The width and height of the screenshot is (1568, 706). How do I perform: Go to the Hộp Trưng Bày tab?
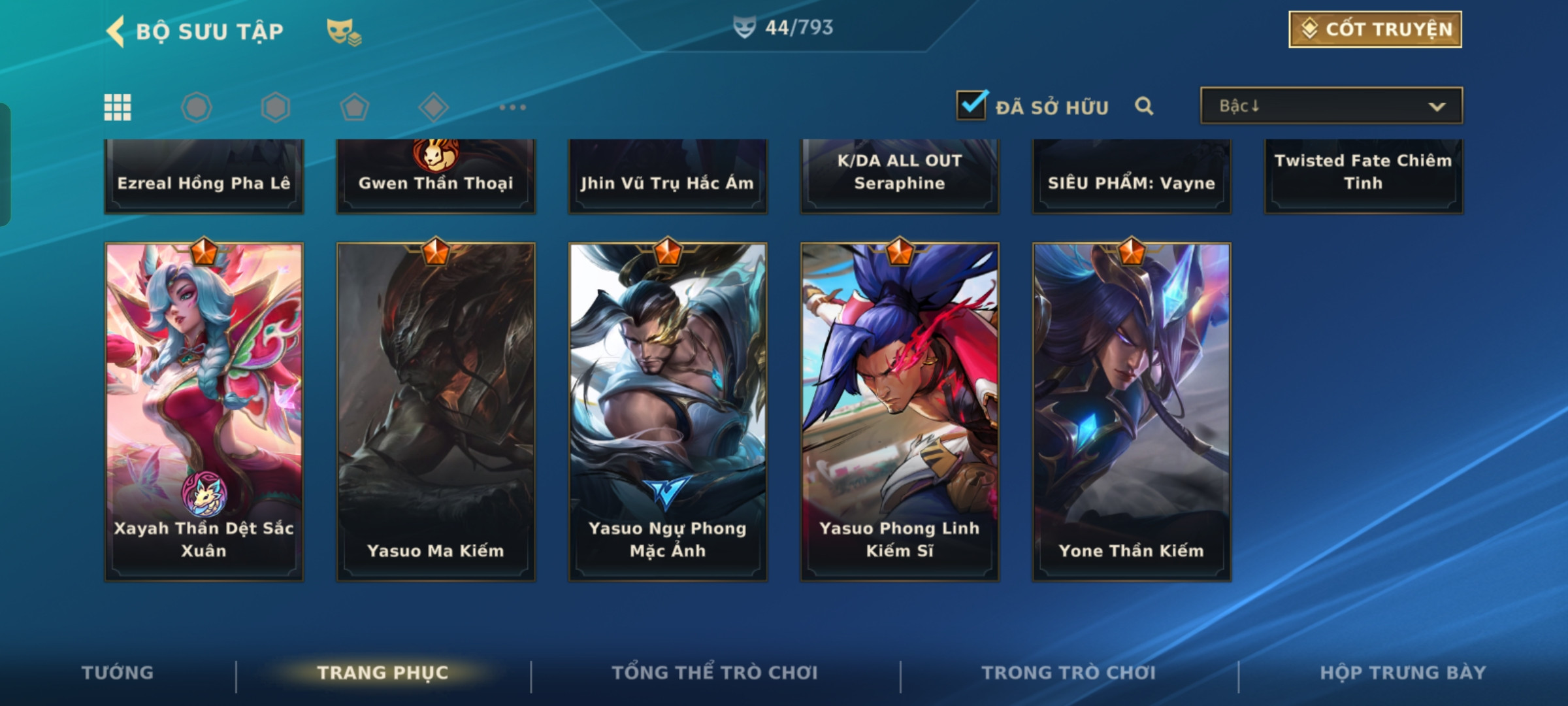(x=1403, y=673)
